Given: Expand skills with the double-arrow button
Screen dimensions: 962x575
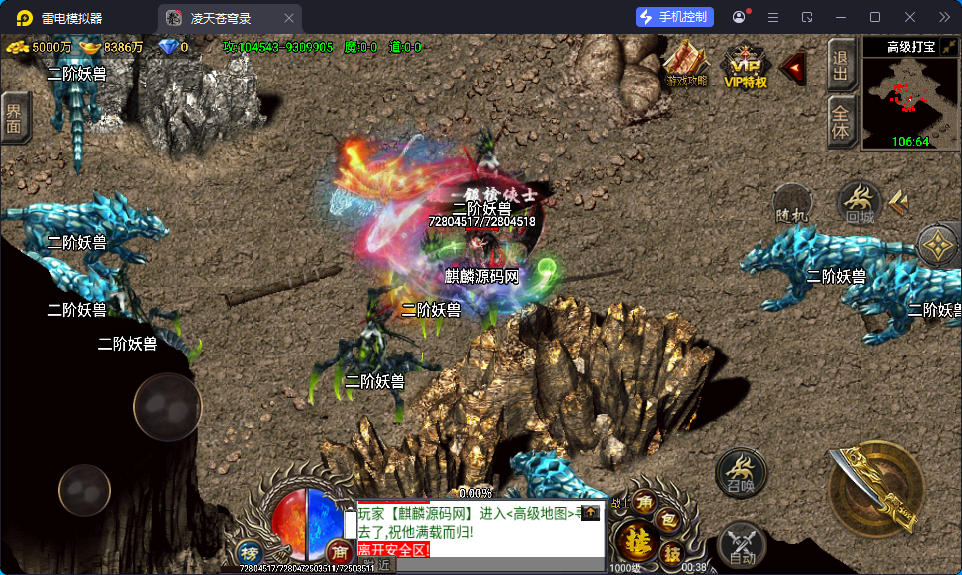Looking at the screenshot, I should click(x=897, y=201).
